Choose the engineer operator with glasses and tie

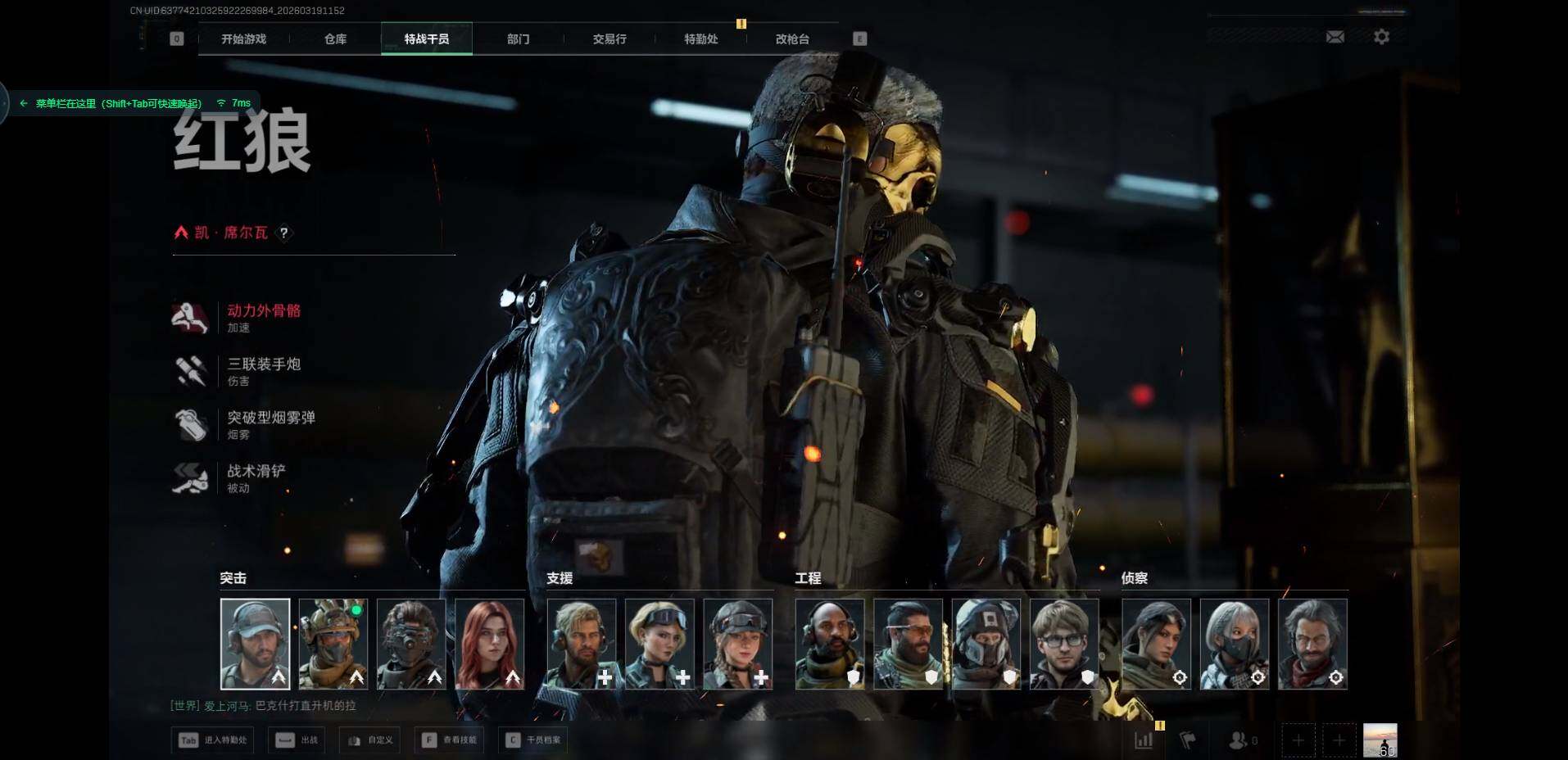coord(1064,644)
